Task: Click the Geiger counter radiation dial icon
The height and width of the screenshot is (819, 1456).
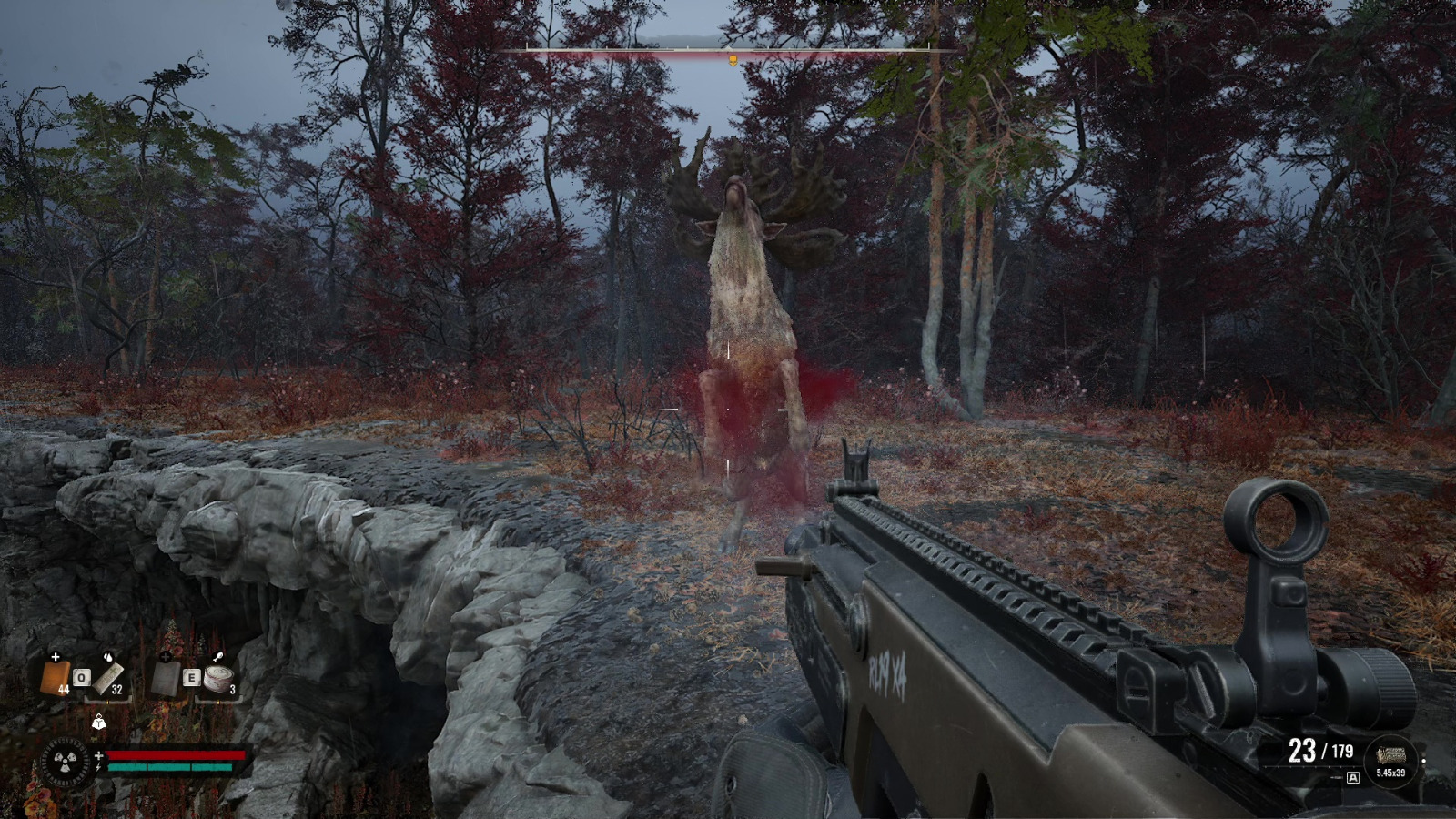Action: 64,763
